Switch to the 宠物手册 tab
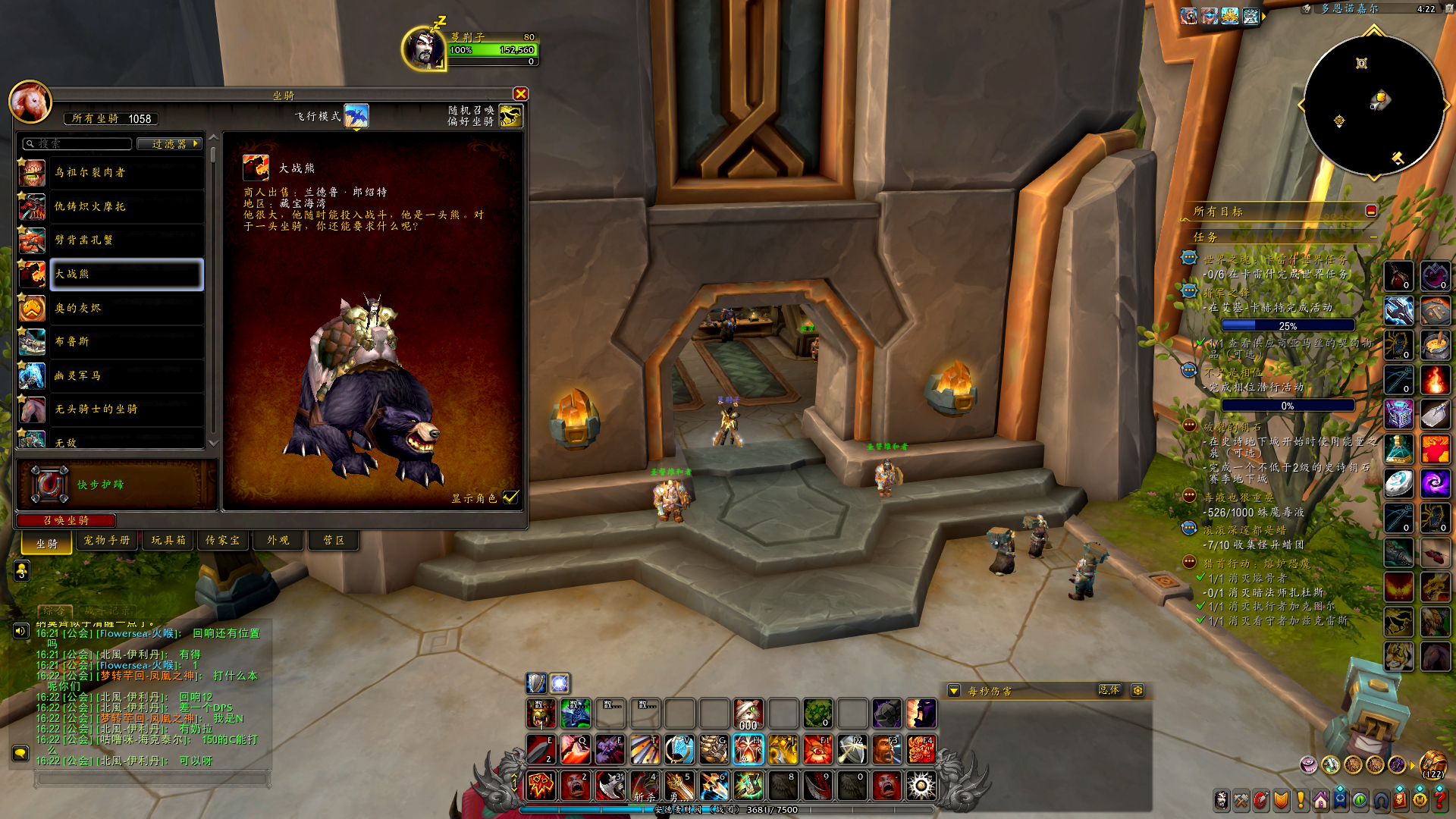The image size is (1456, 819). (107, 541)
